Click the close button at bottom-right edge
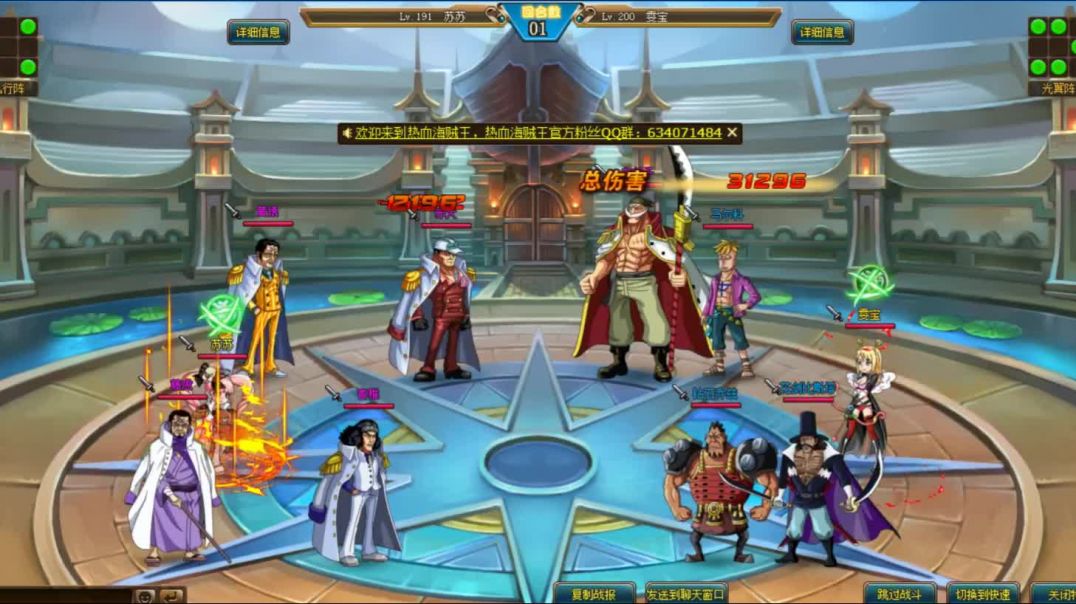 (1055, 594)
